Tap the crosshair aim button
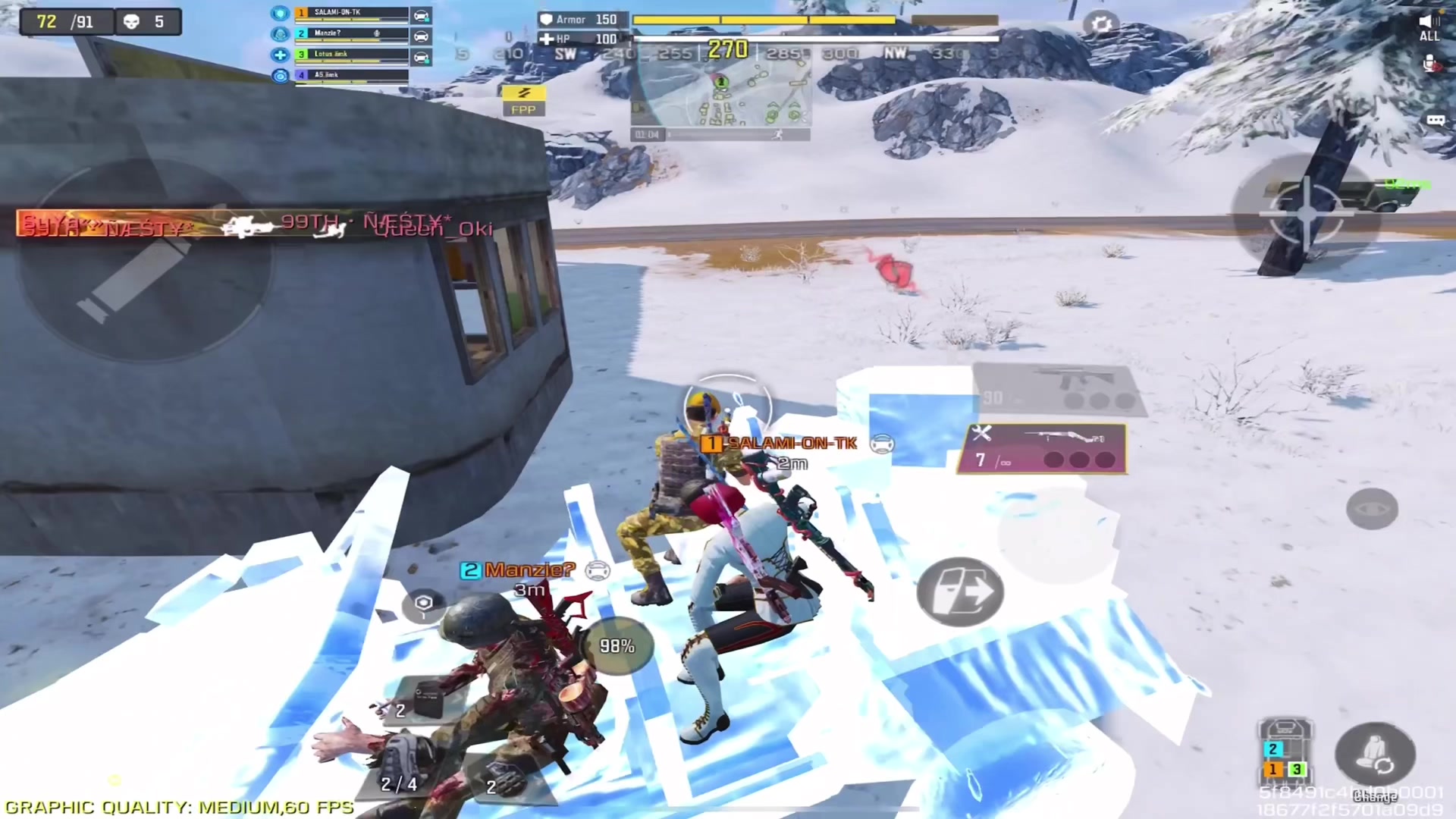The width and height of the screenshot is (1456, 819). 1306,214
